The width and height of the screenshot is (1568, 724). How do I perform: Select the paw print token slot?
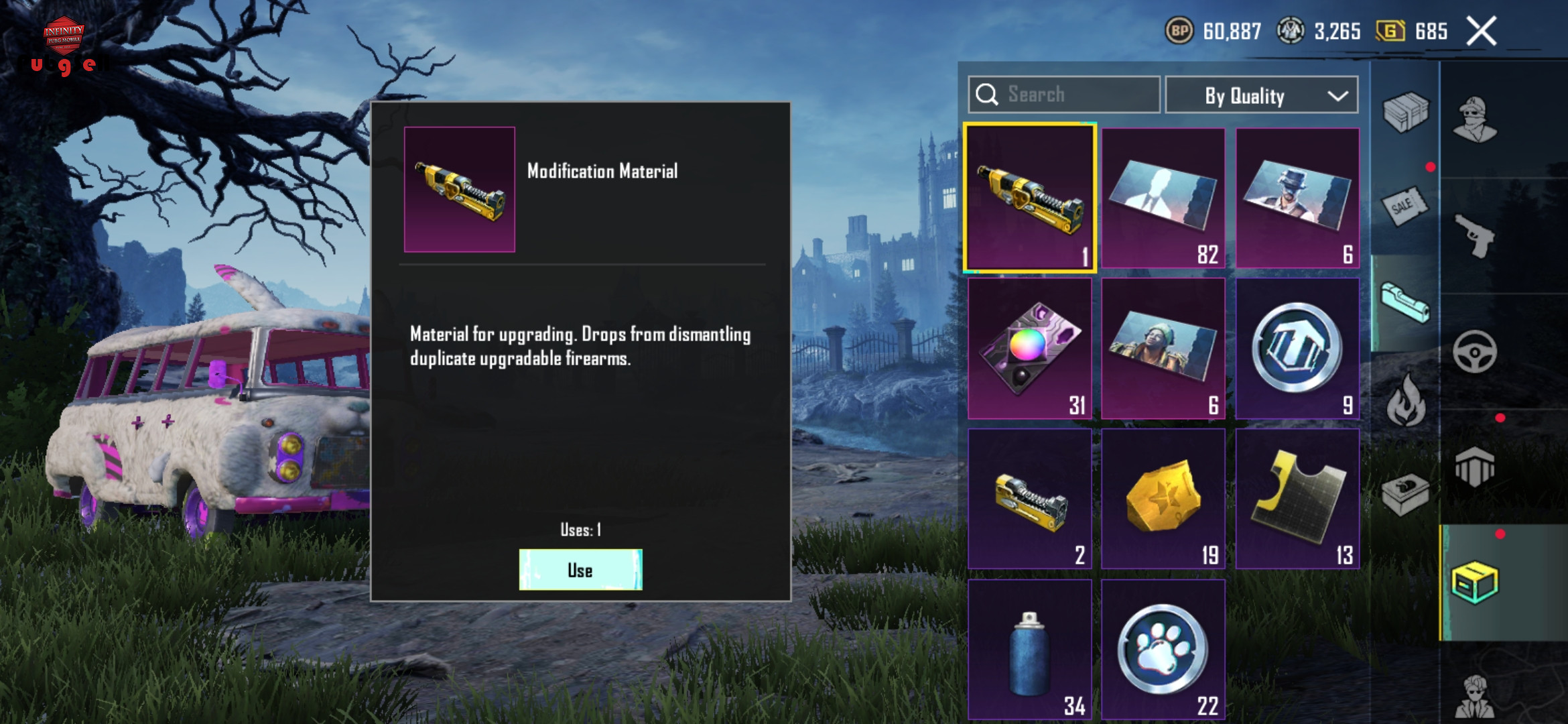point(1163,650)
